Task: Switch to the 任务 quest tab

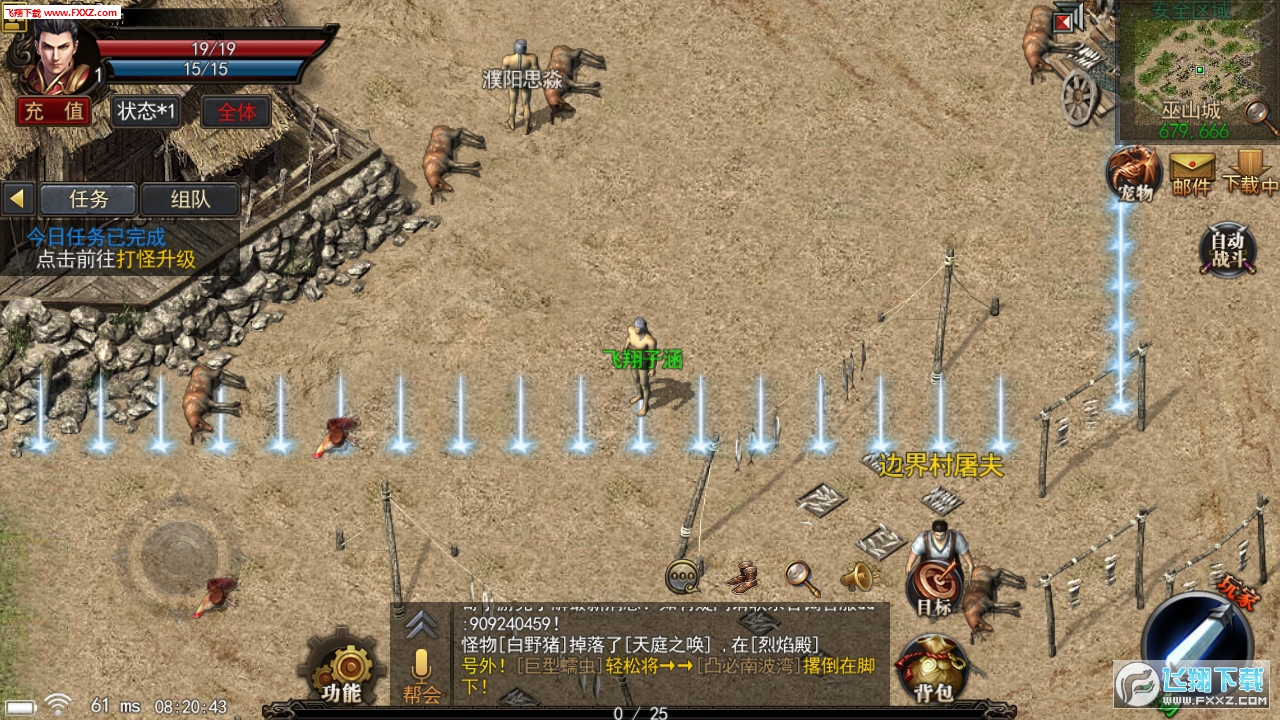Action: 88,198
